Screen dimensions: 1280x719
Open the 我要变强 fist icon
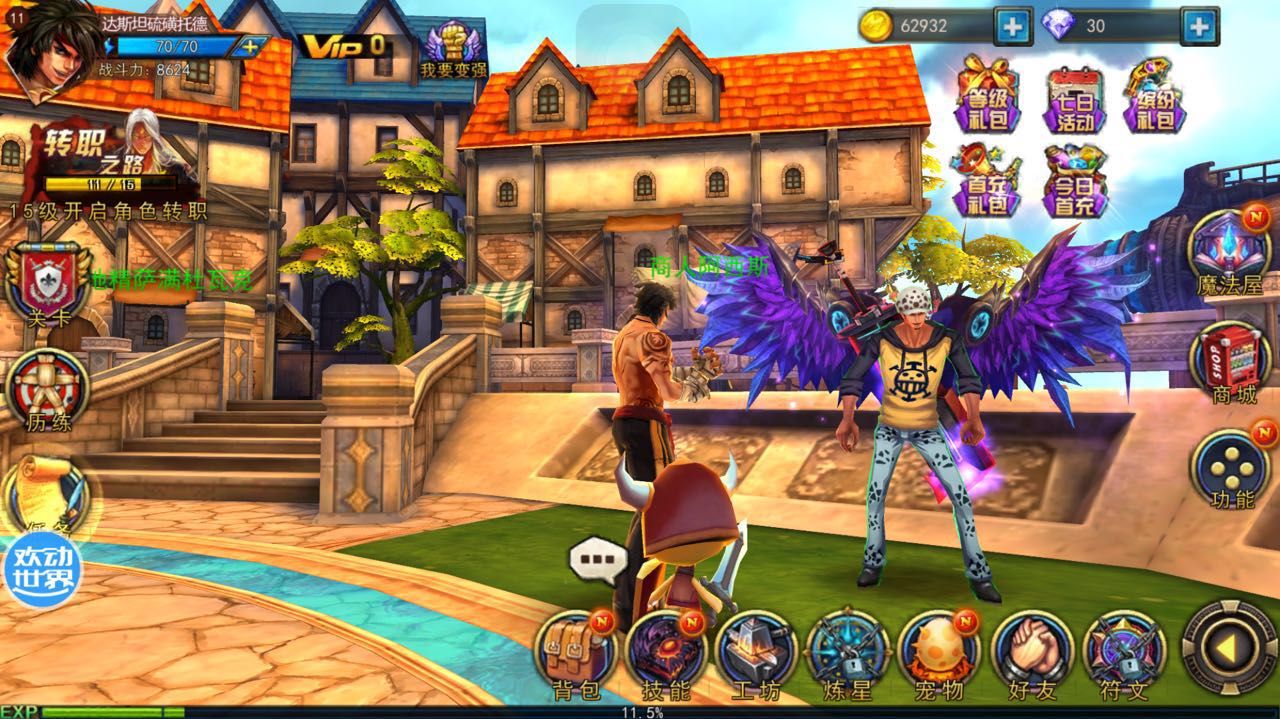pos(452,50)
